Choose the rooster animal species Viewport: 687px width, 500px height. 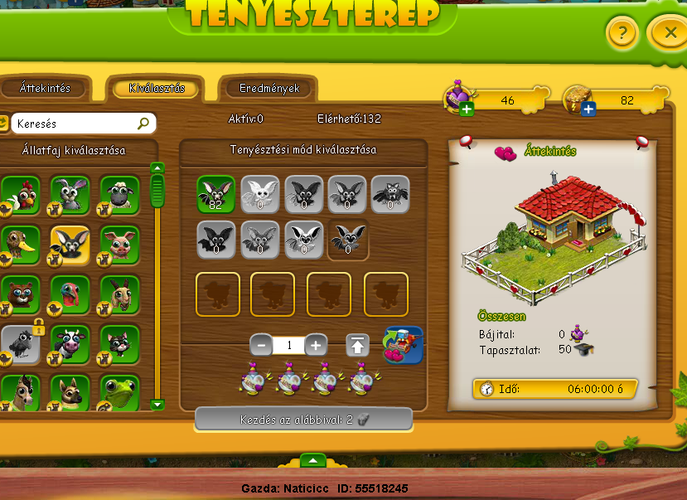point(21,195)
